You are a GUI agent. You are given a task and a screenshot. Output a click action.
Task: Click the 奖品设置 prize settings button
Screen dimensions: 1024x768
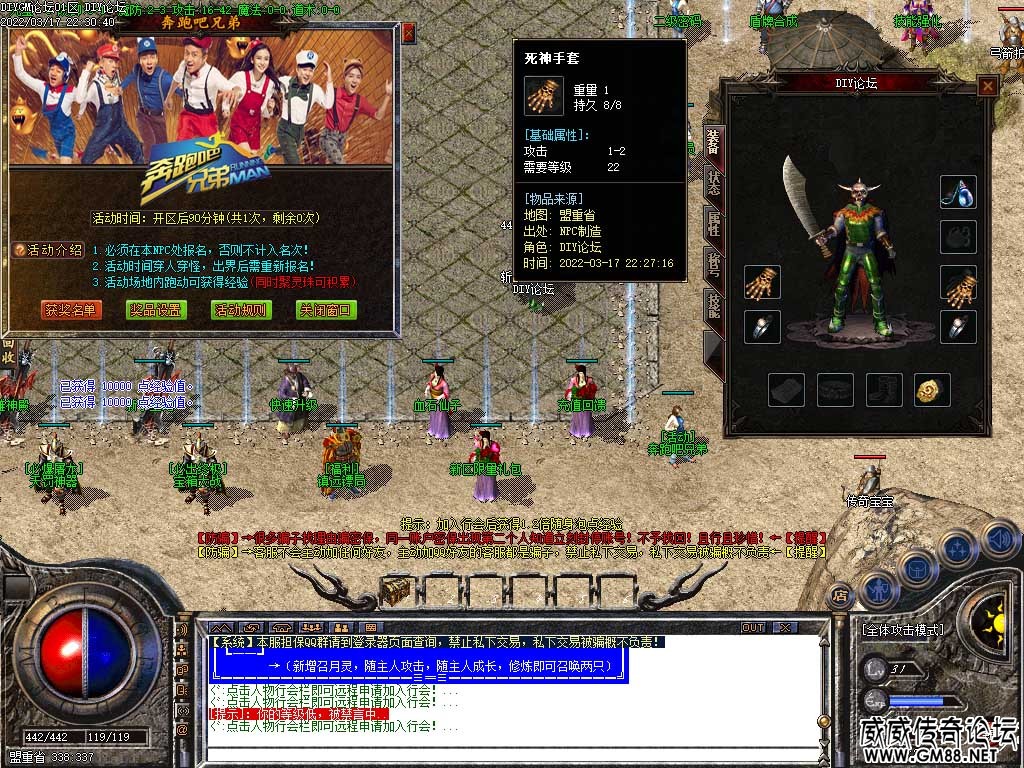click(x=157, y=310)
